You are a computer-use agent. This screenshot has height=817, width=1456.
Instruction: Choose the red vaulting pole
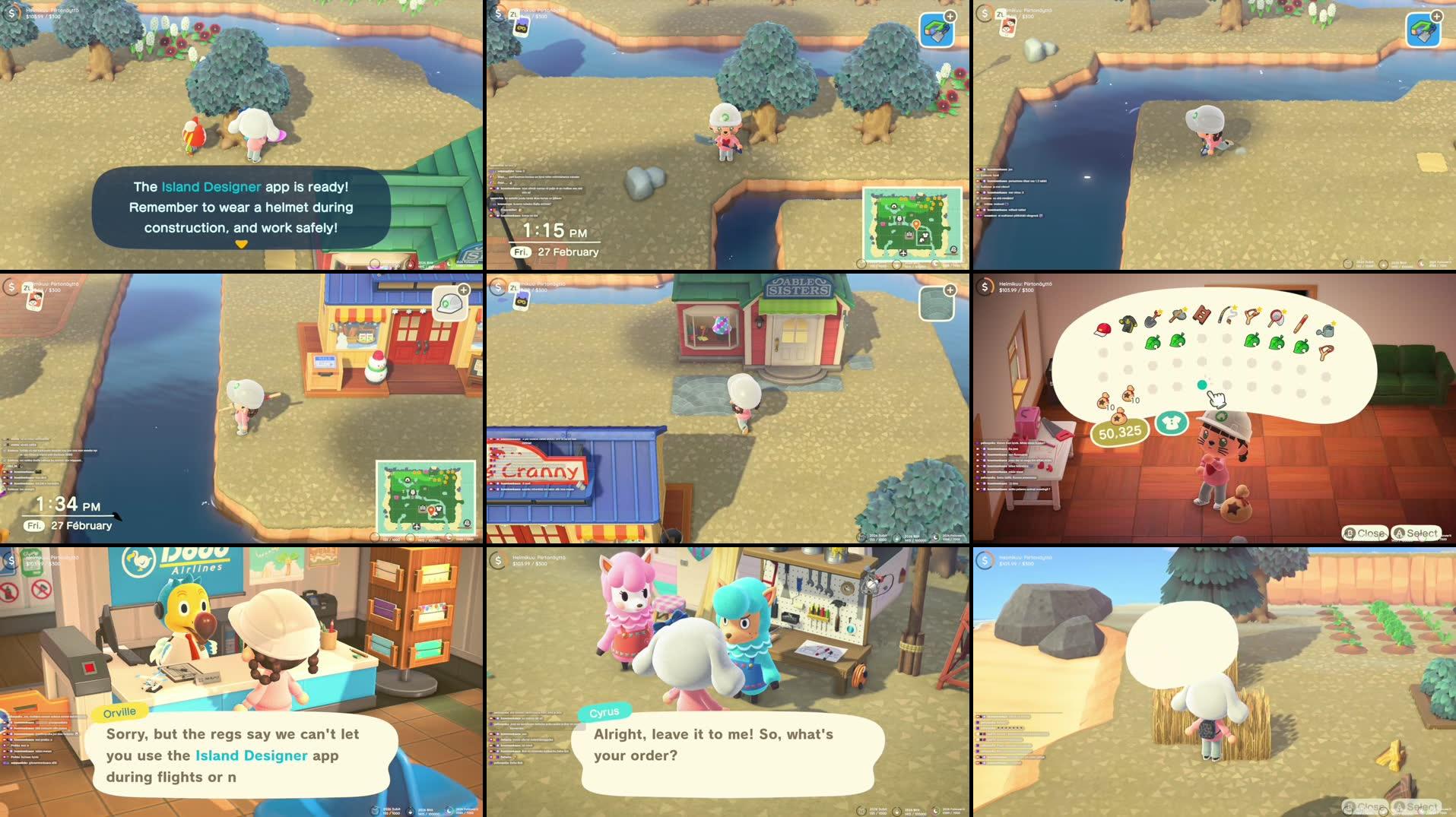coord(1301,323)
